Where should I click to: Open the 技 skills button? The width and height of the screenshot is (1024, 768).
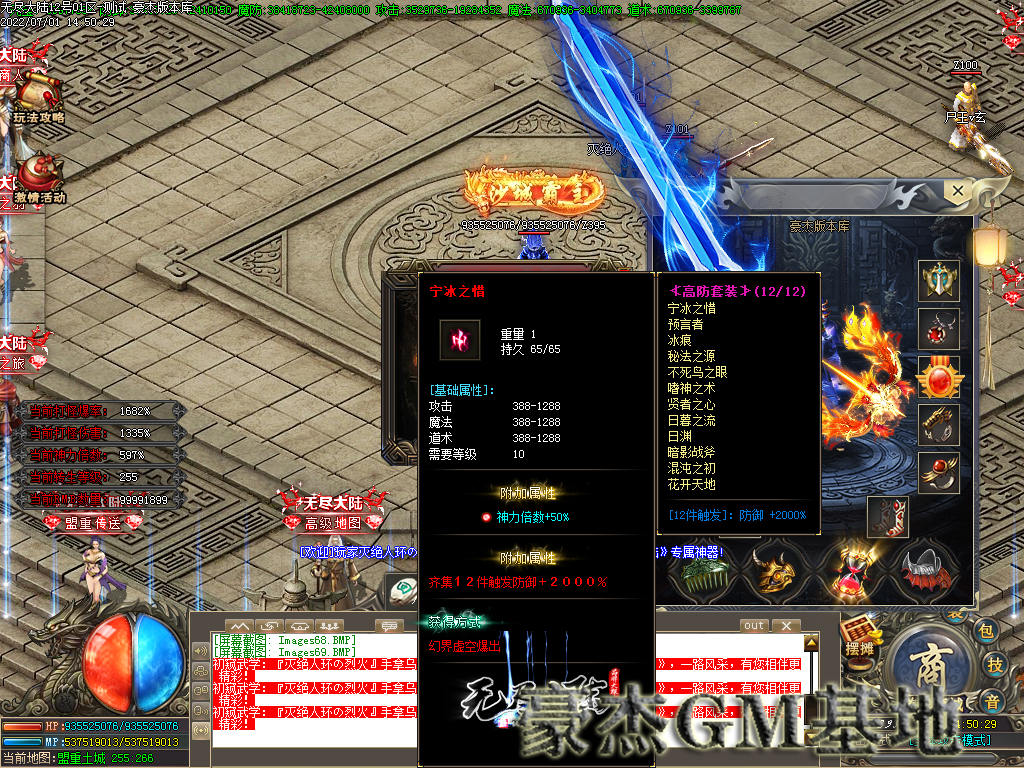[995, 664]
